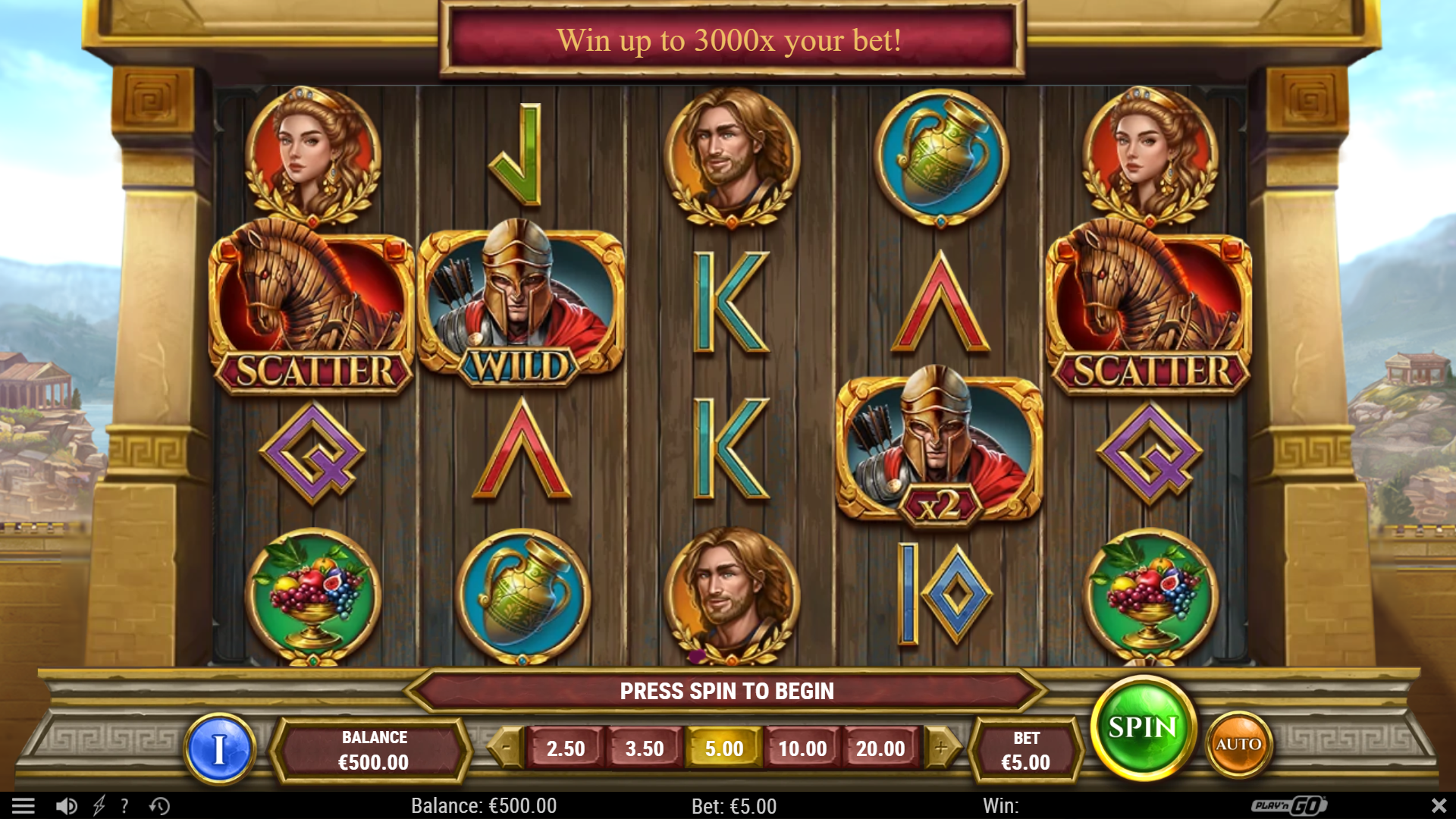
Task: Select the 2.50 bet amount
Action: (566, 748)
